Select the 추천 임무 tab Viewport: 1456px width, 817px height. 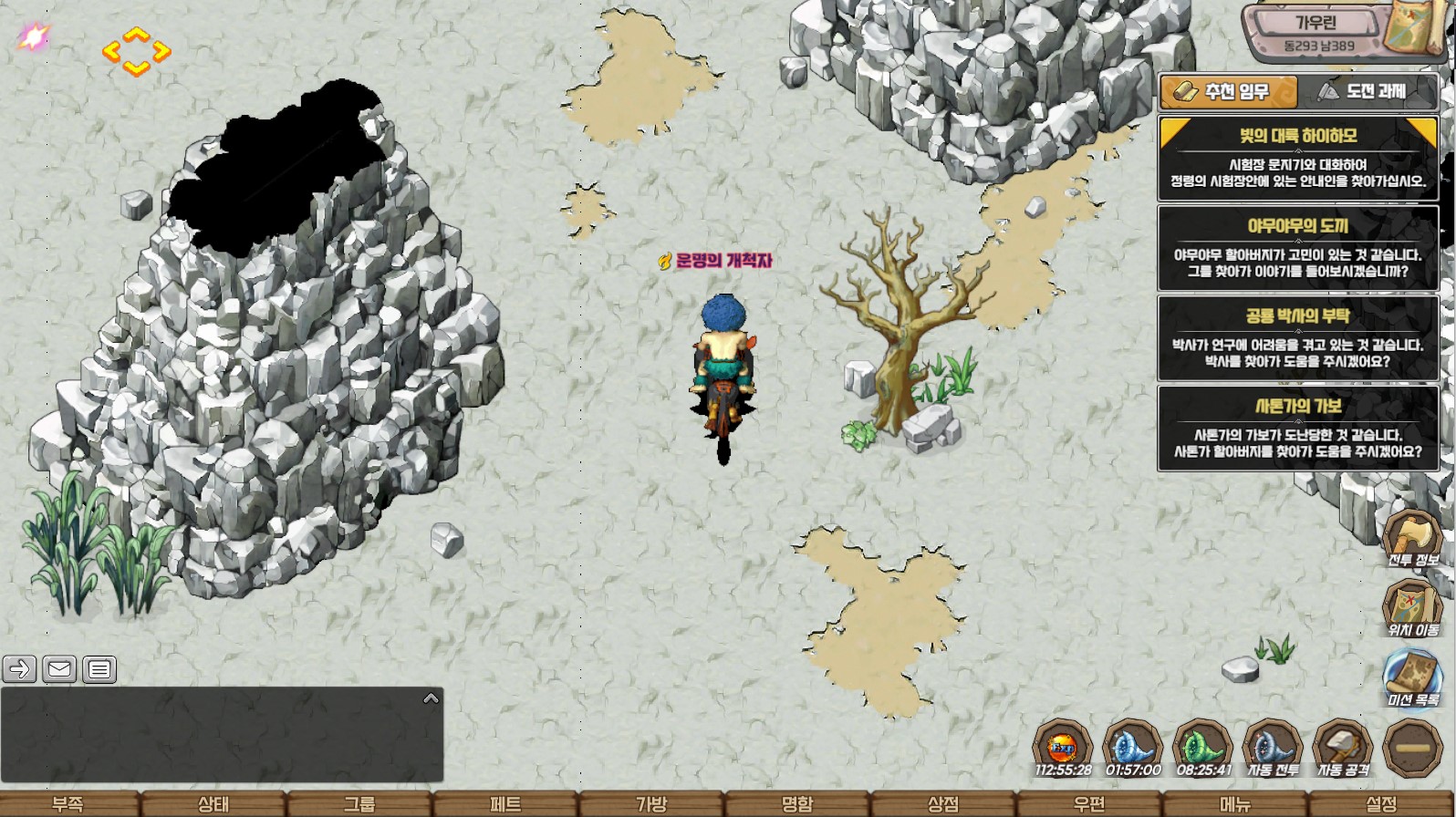click(x=1228, y=91)
